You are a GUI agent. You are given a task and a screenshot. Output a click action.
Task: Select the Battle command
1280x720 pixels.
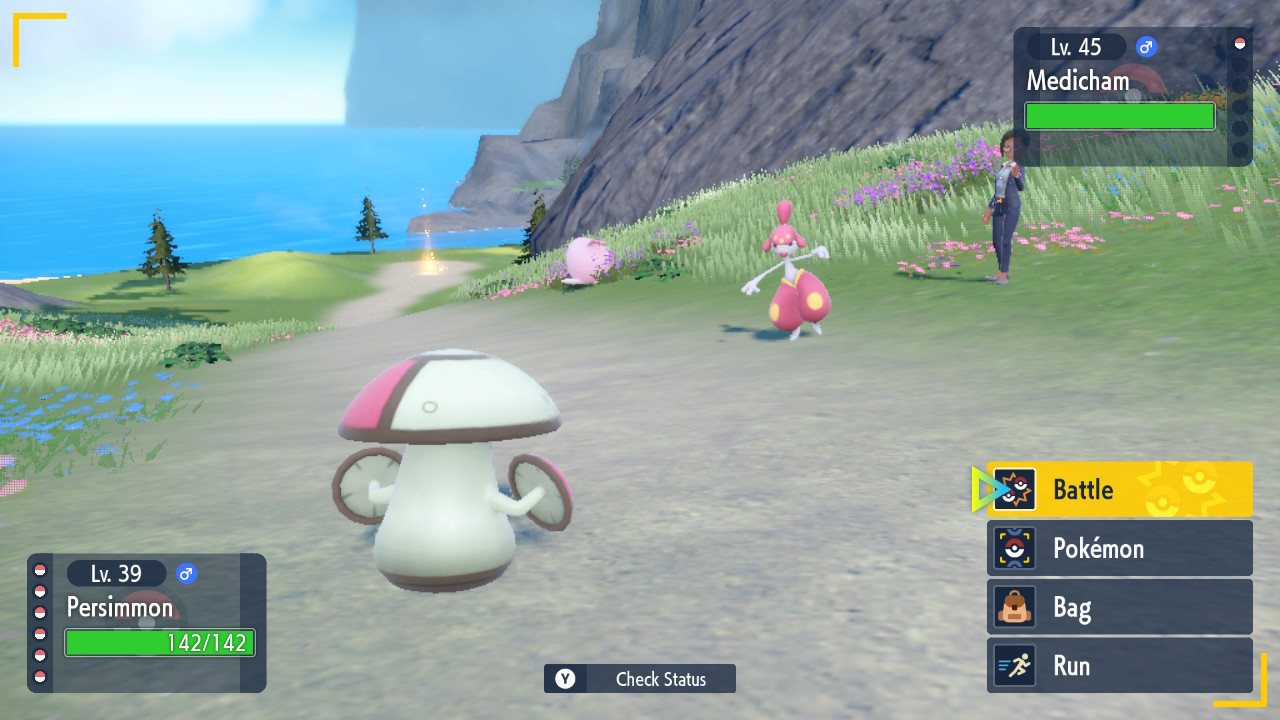[x=1119, y=490]
